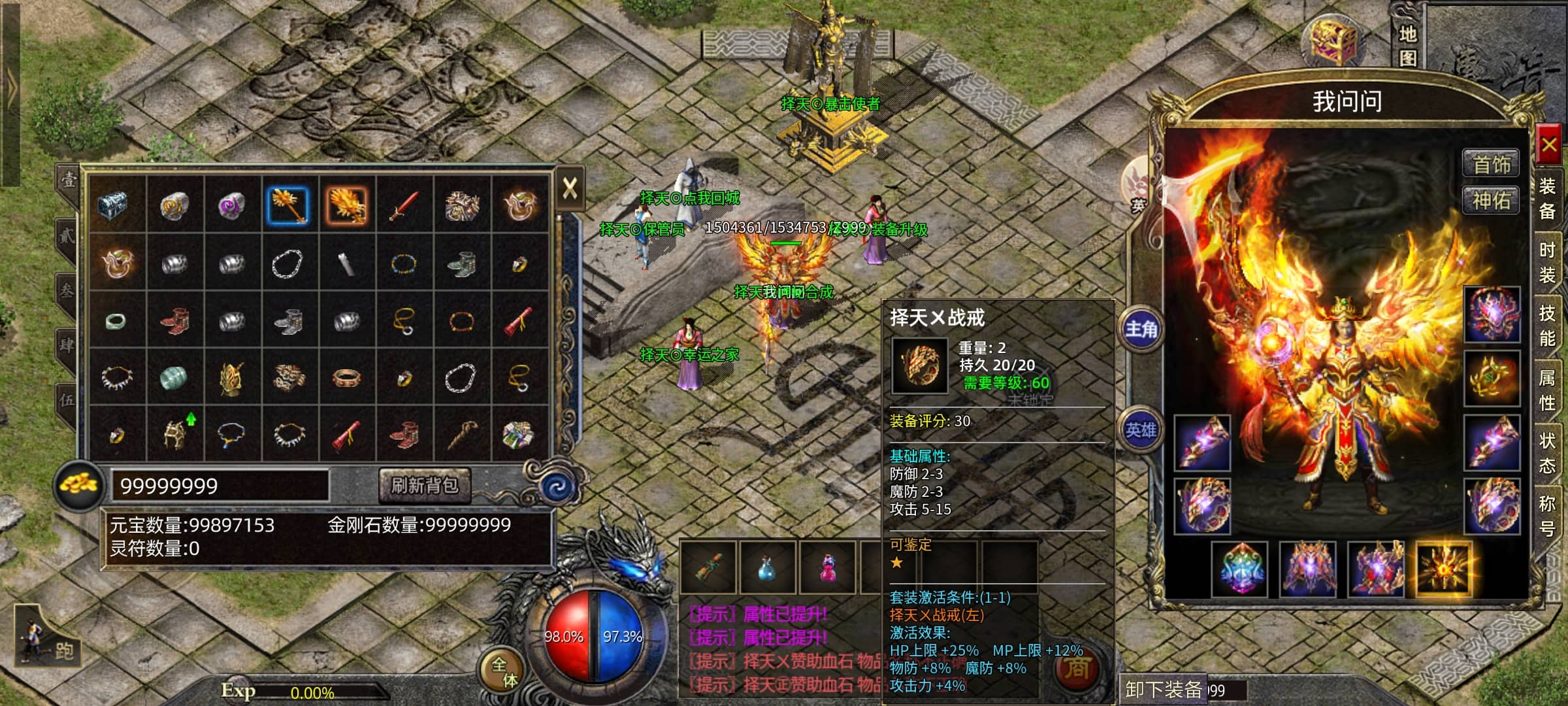Switch to the 技能 skills tab
Screen dimensions: 1568x706
(1547, 326)
